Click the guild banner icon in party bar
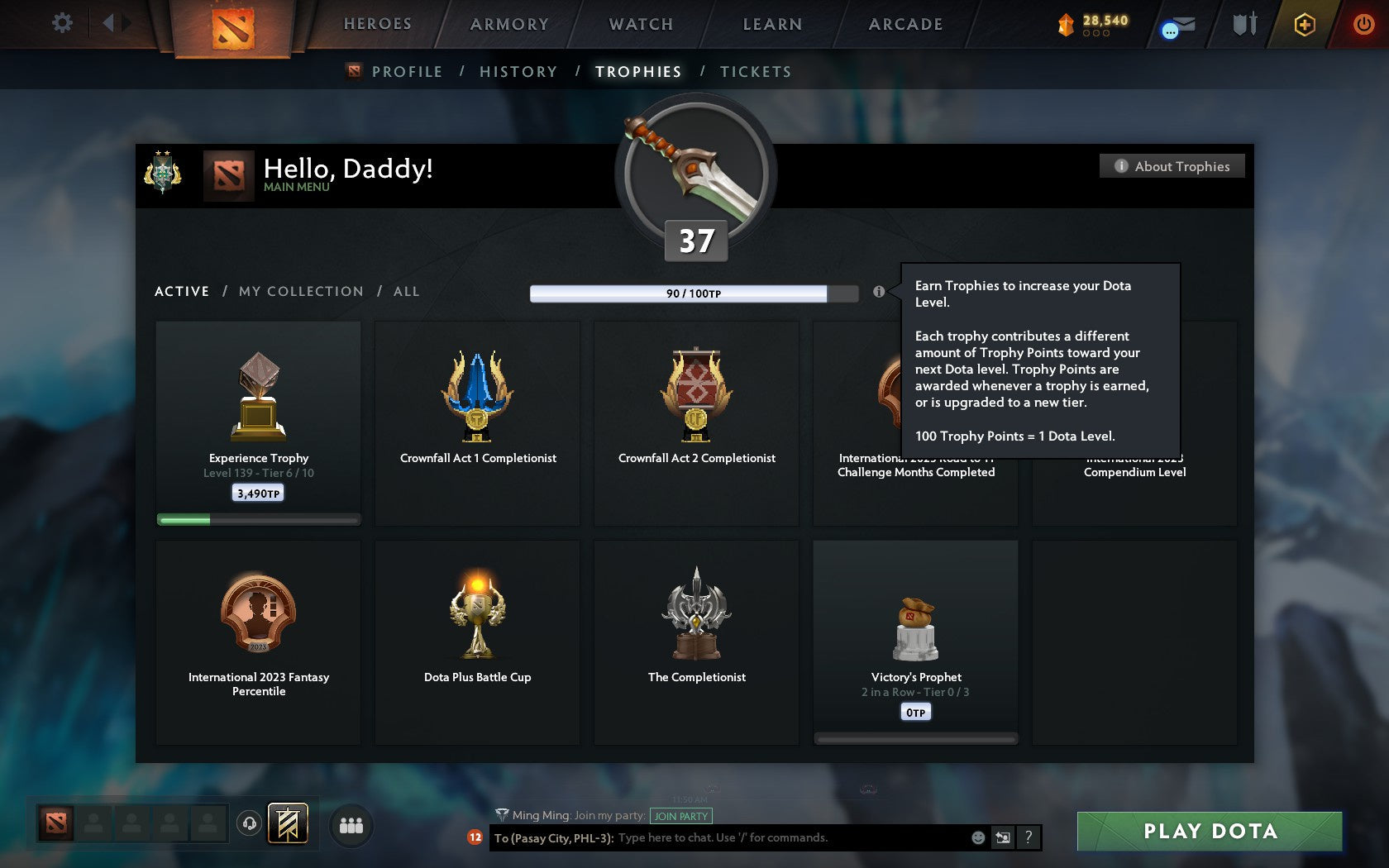 coord(286,823)
